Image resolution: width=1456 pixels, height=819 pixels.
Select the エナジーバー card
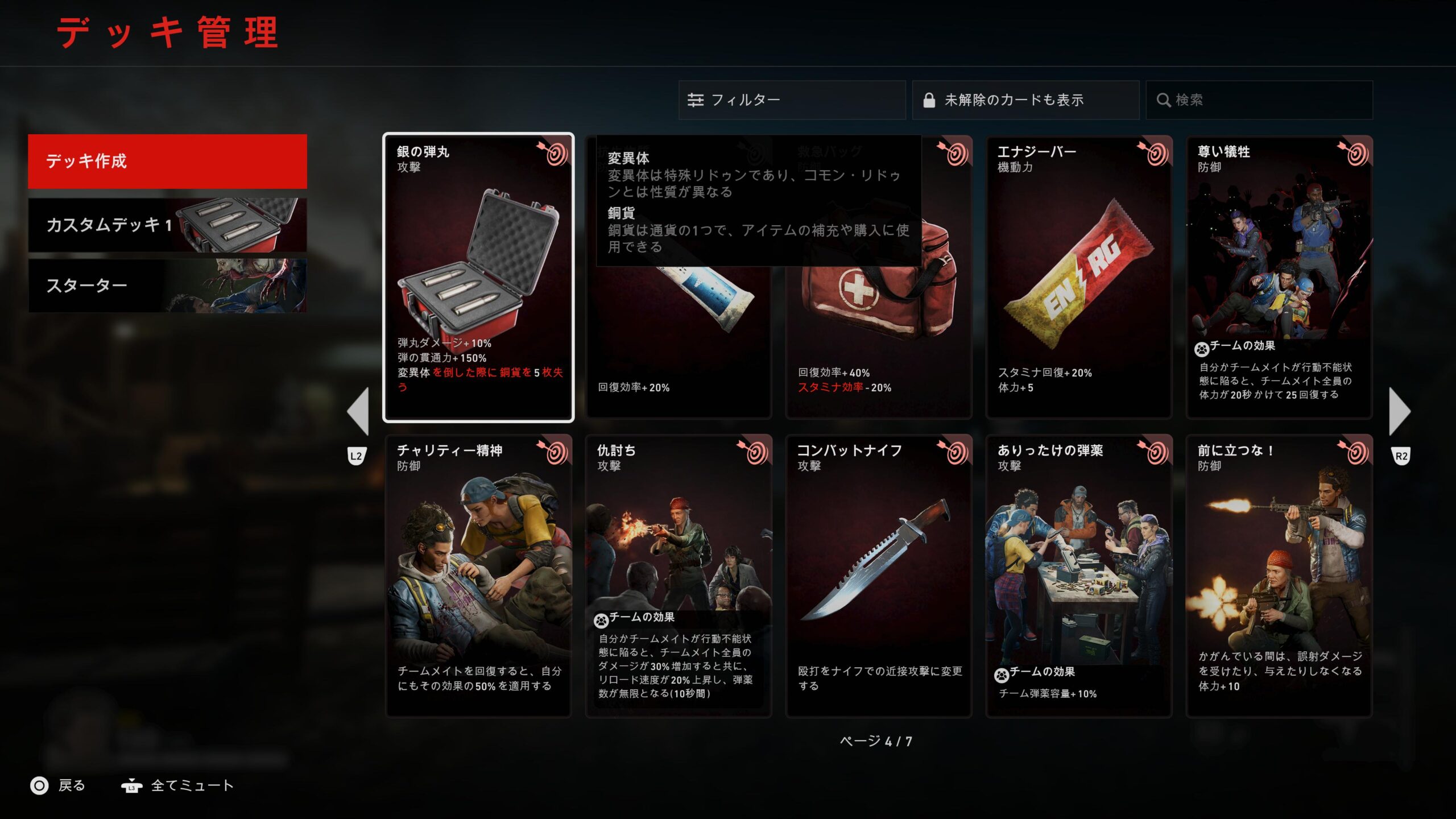[1078, 278]
